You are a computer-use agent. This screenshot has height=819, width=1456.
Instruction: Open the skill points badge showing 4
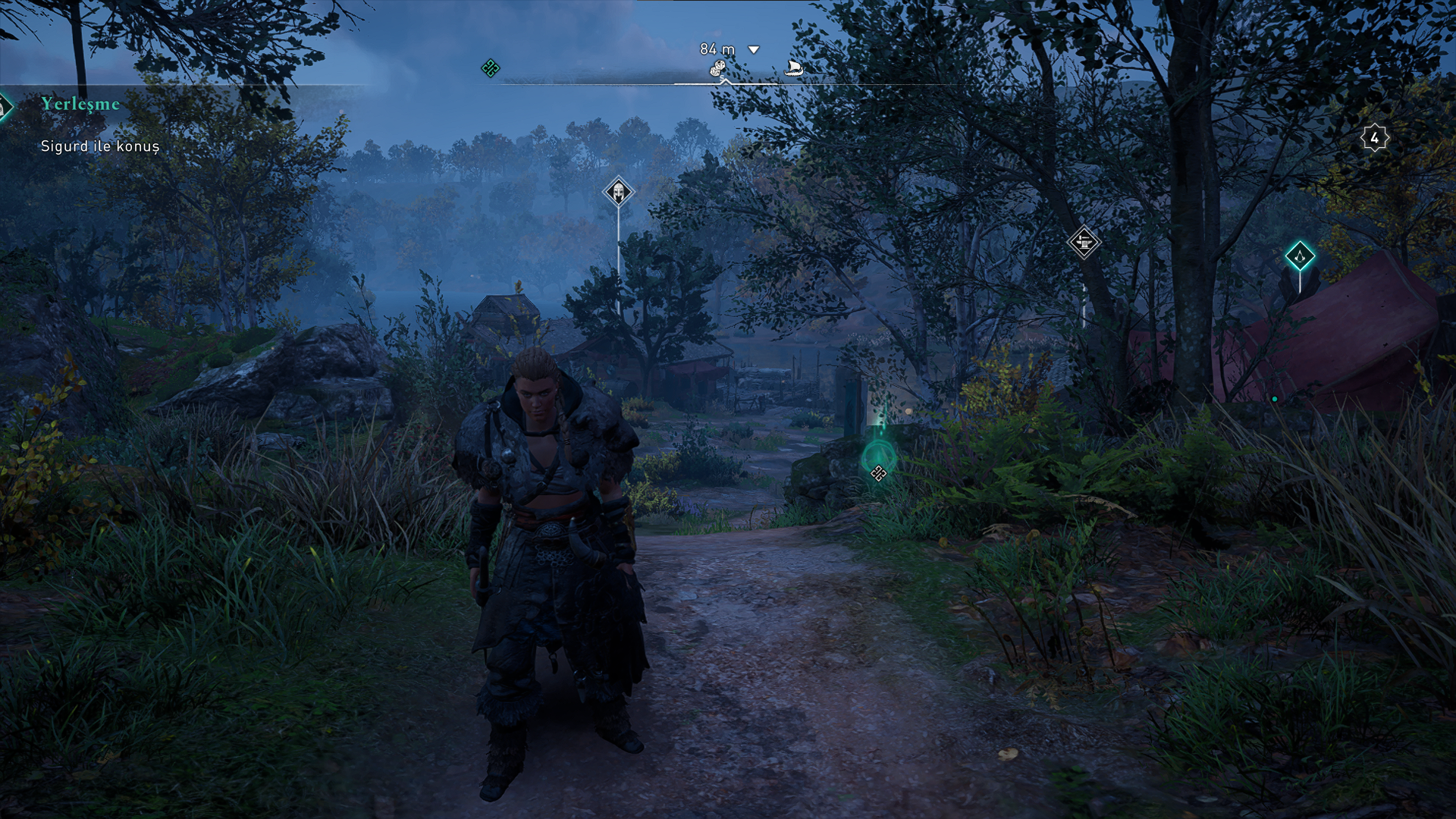(1374, 138)
